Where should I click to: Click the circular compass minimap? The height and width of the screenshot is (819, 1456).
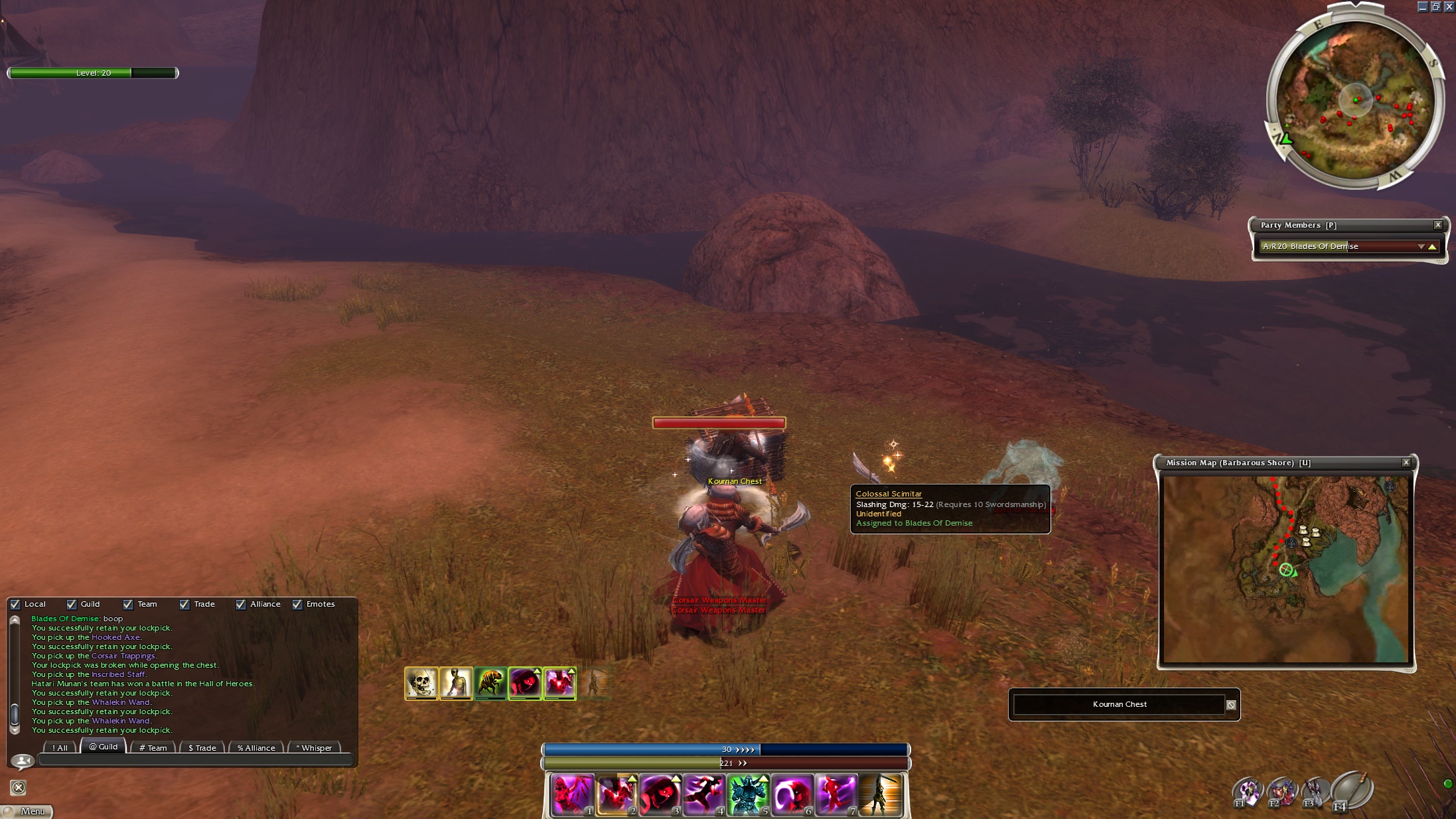[1355, 101]
